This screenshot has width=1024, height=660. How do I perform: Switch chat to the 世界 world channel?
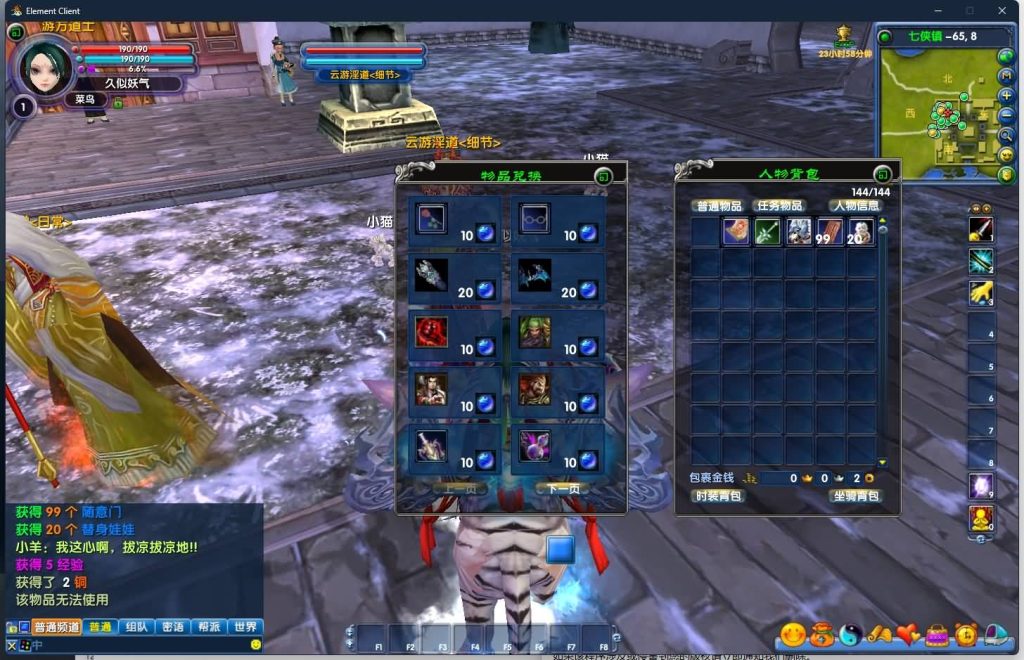[x=244, y=627]
